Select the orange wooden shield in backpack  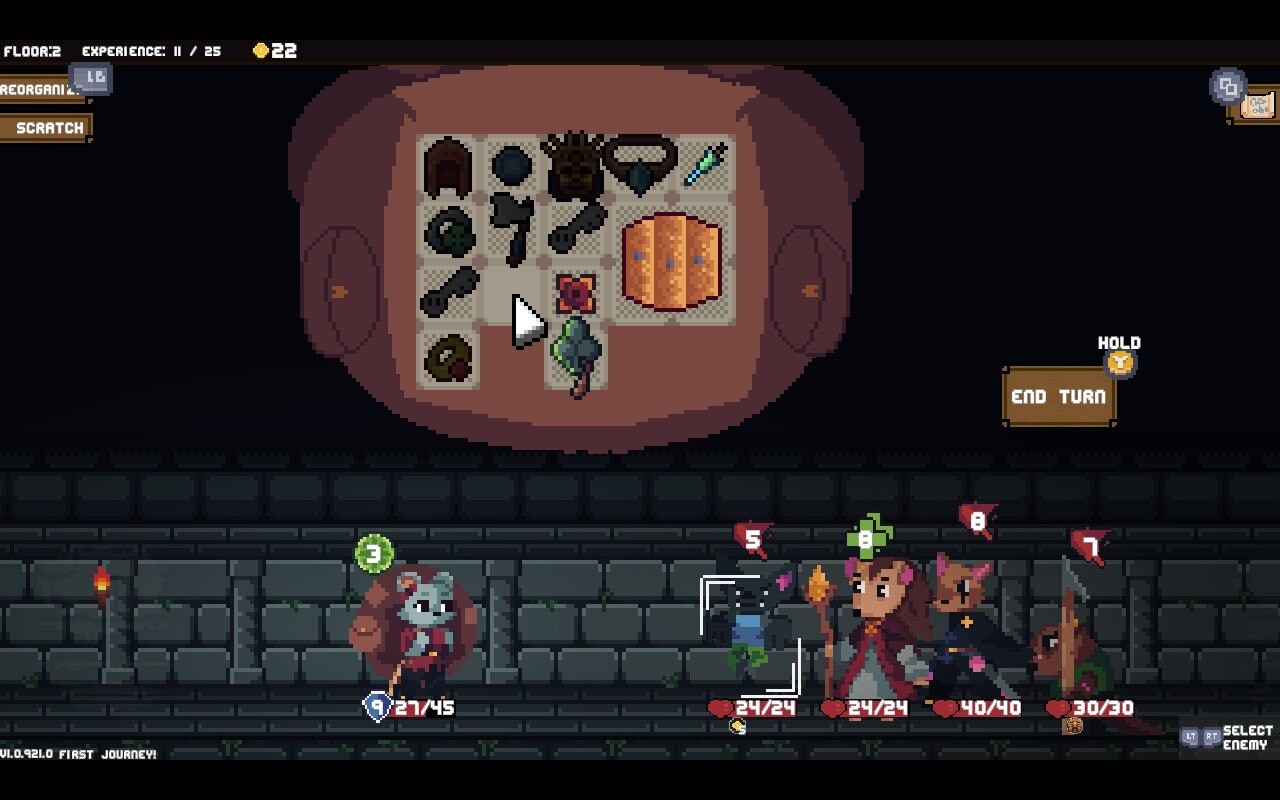(x=671, y=260)
